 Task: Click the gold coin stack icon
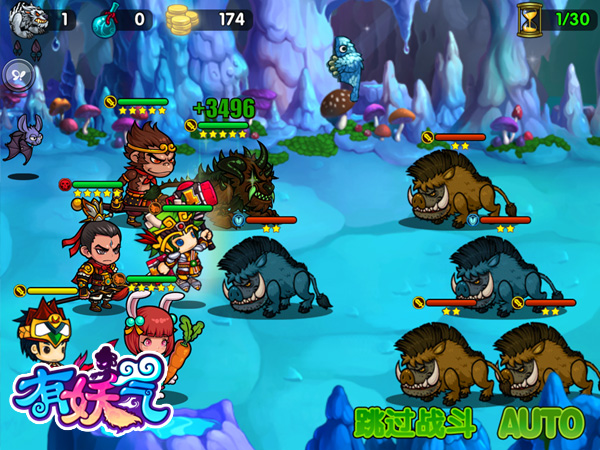tap(180, 19)
